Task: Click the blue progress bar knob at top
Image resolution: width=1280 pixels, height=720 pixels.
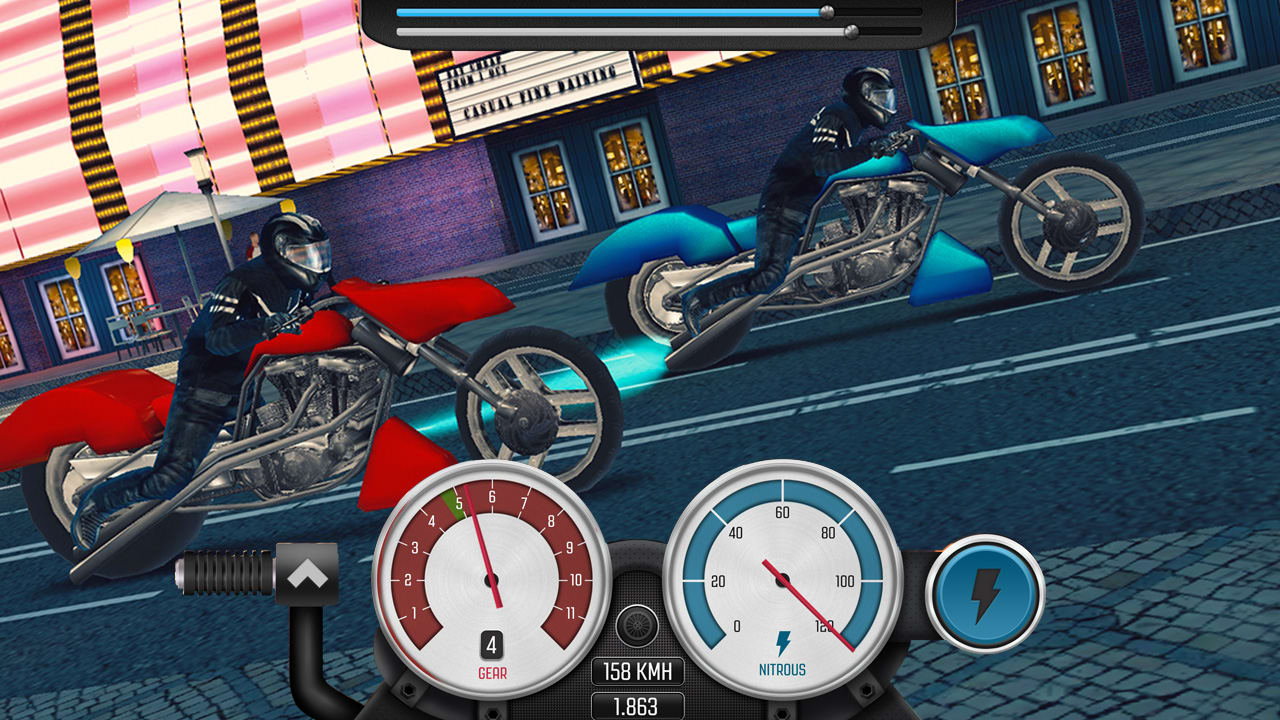Action: point(829,12)
